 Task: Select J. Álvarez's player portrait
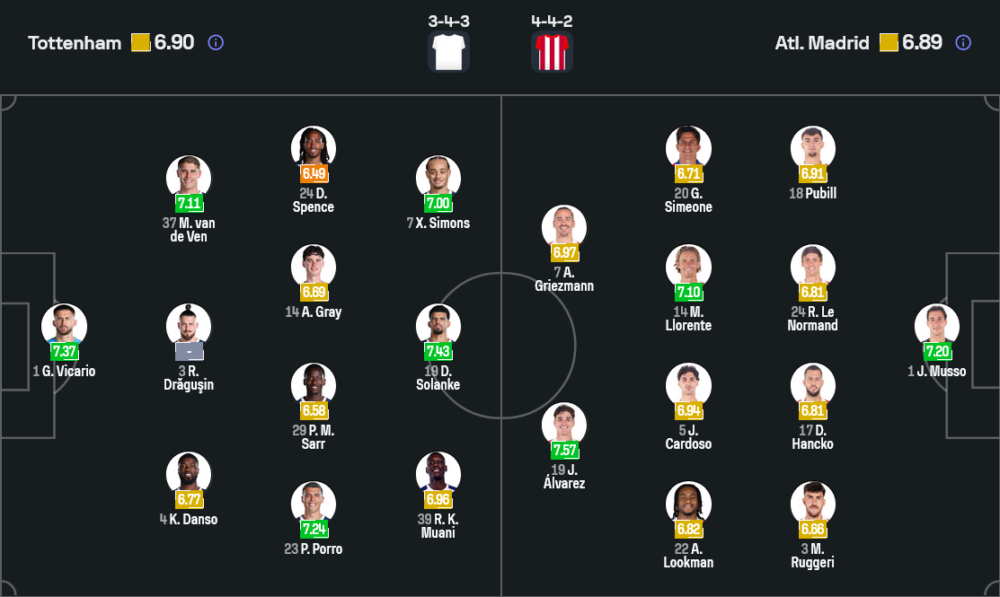[x=564, y=425]
